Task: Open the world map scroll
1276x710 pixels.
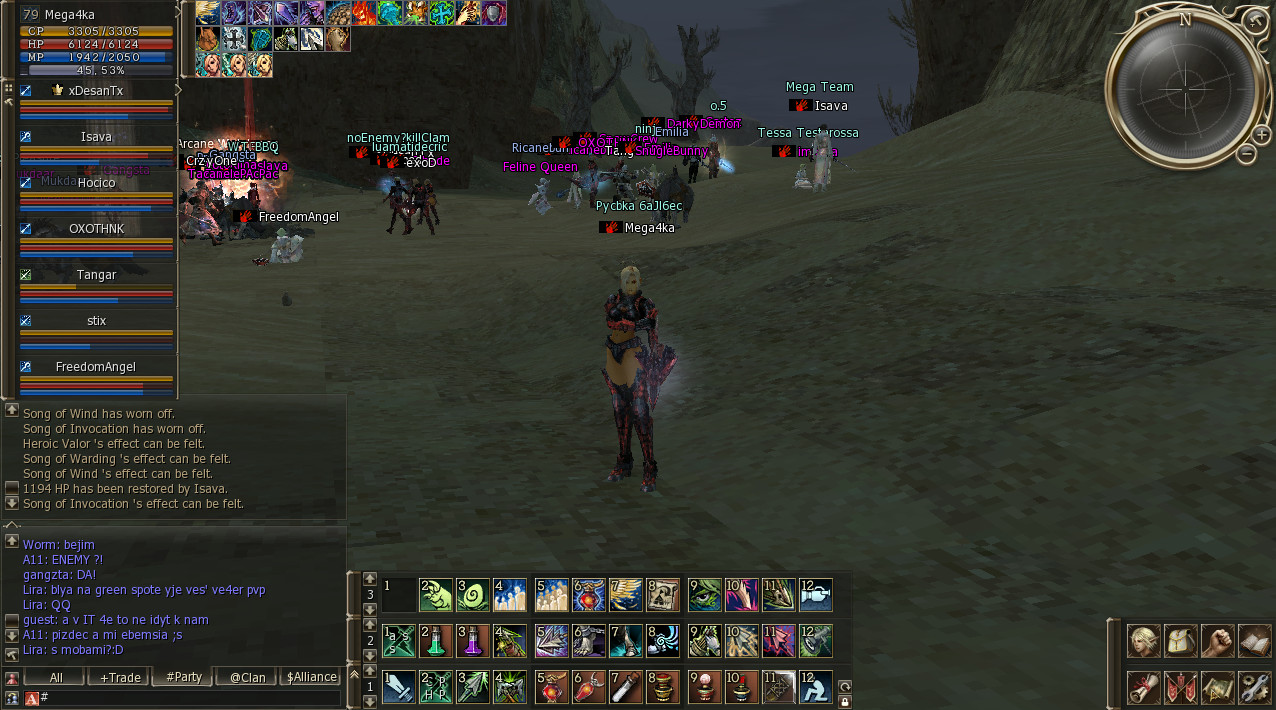Action: 1217,687
